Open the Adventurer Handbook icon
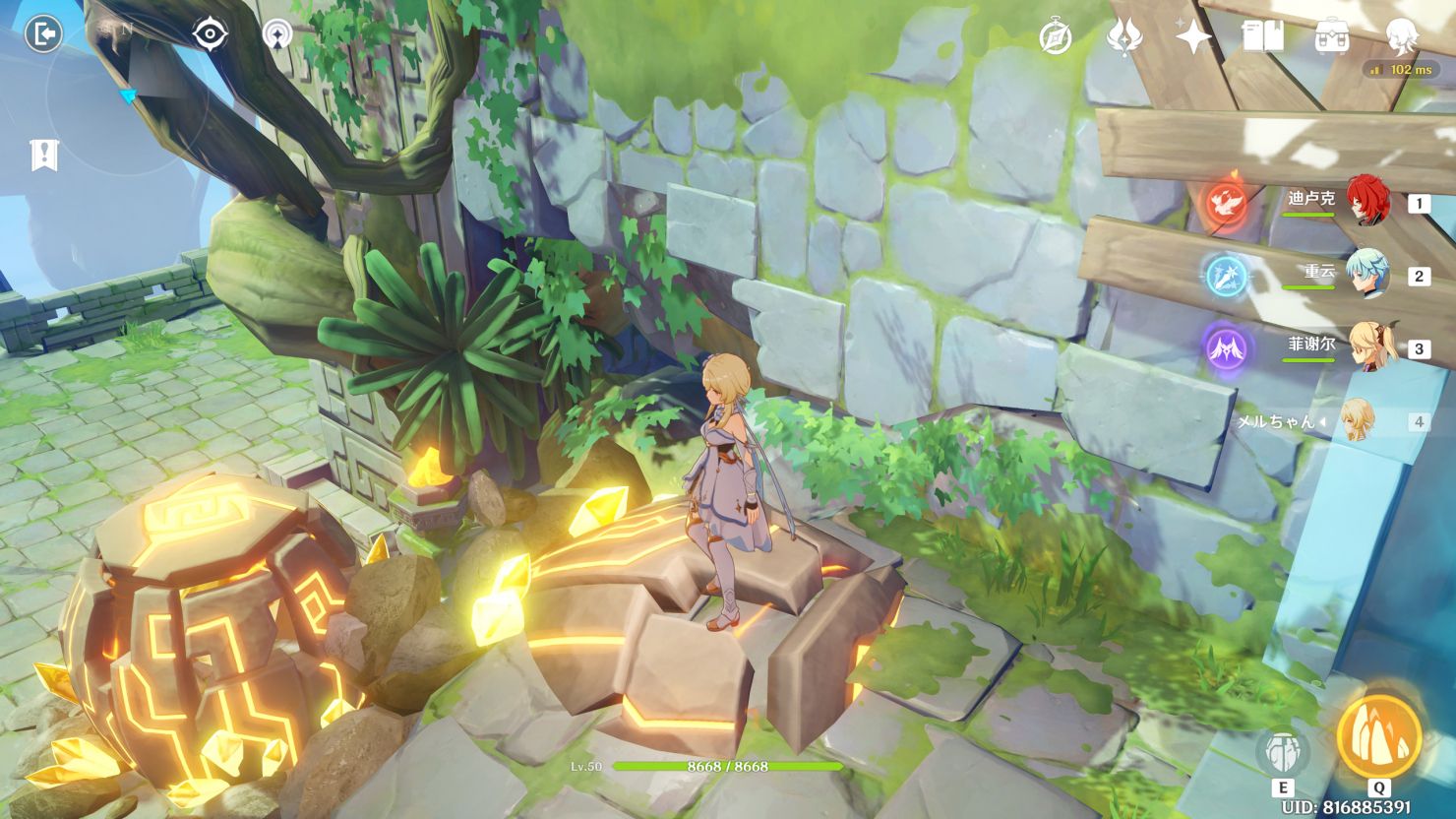 tap(1265, 36)
